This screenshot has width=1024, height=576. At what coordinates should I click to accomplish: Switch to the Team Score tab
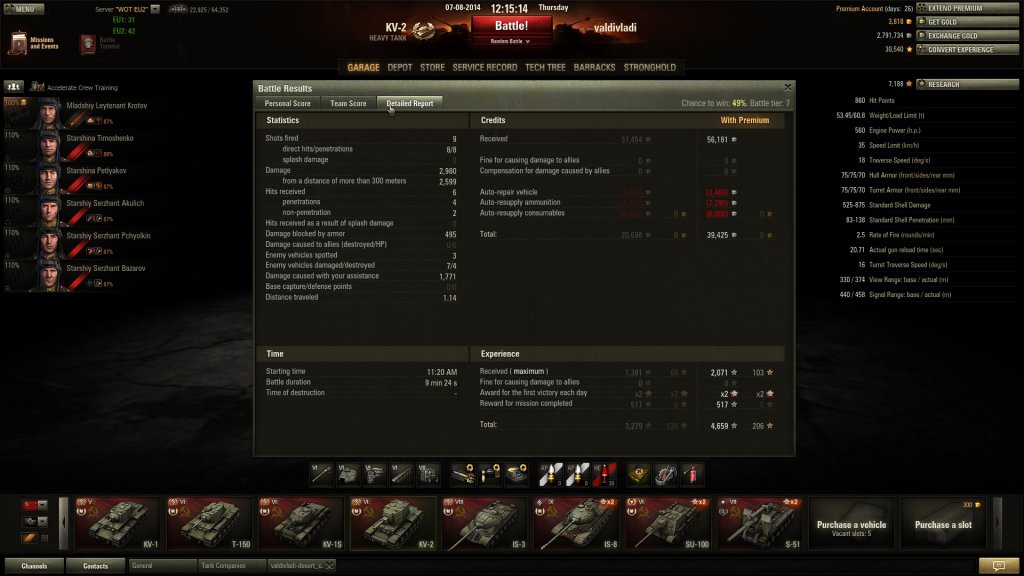348,103
